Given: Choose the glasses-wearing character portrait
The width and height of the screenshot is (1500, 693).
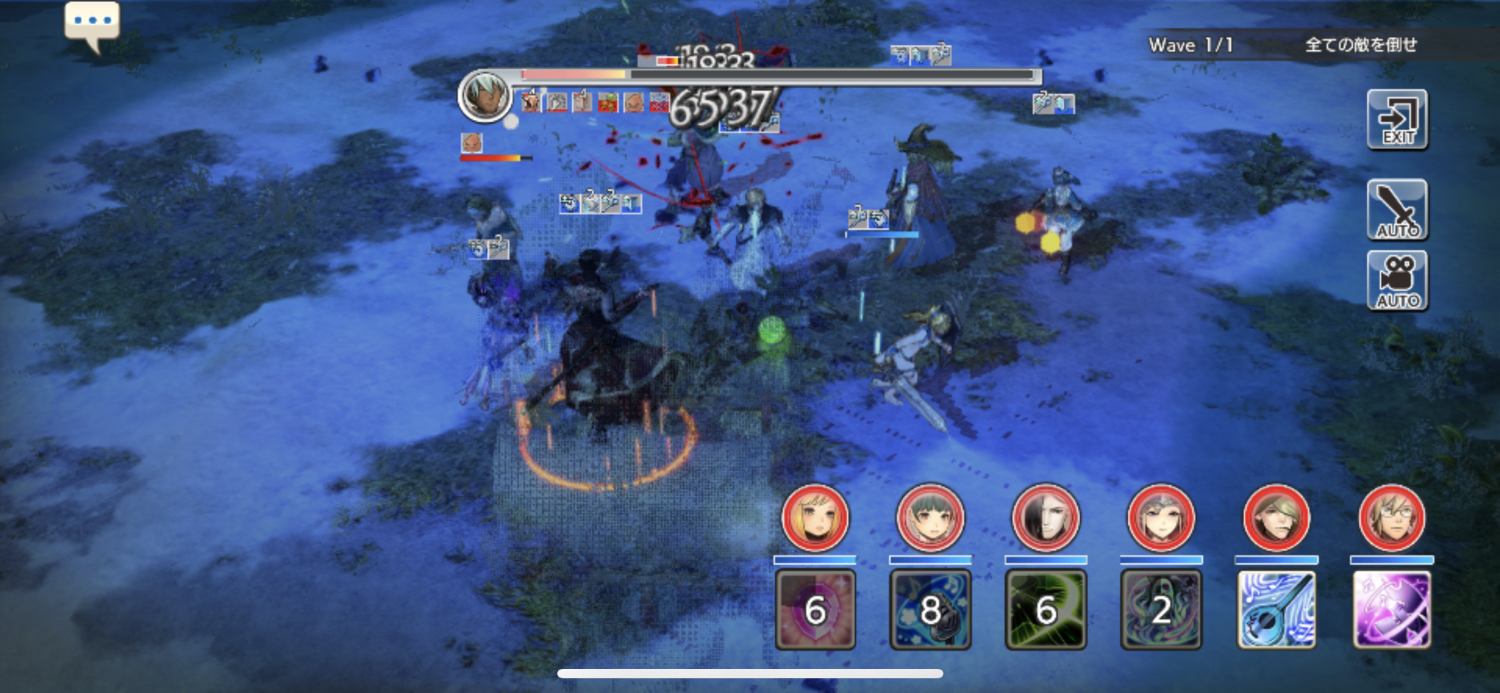Looking at the screenshot, I should point(1392,518).
